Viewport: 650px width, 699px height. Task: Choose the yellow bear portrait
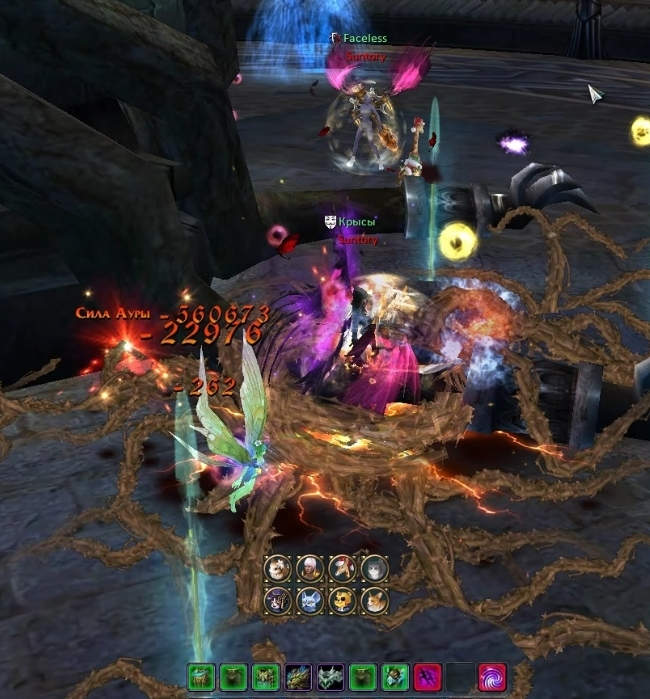(x=342, y=601)
